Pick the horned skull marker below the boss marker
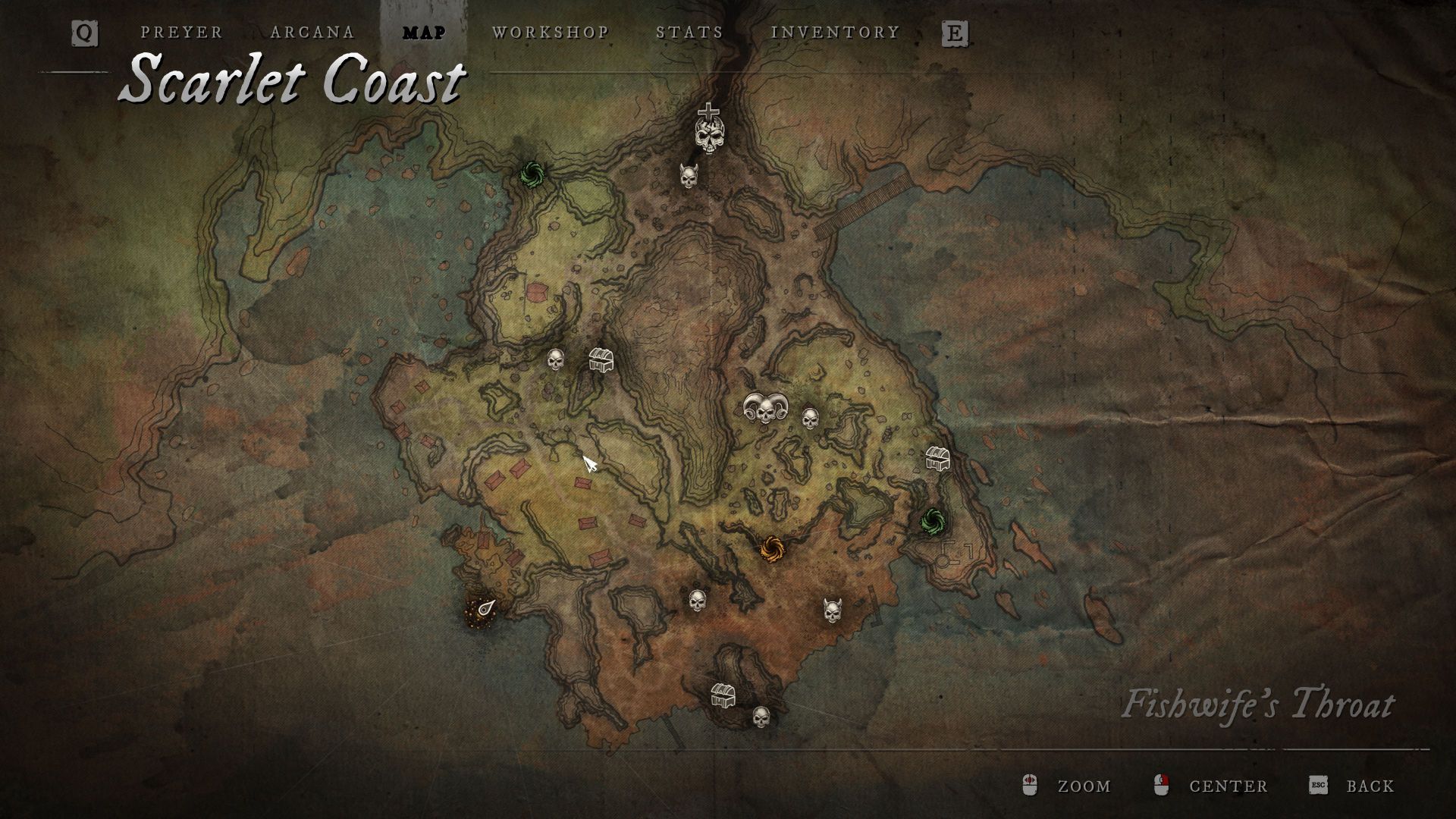This screenshot has width=1456, height=819. coord(689,177)
